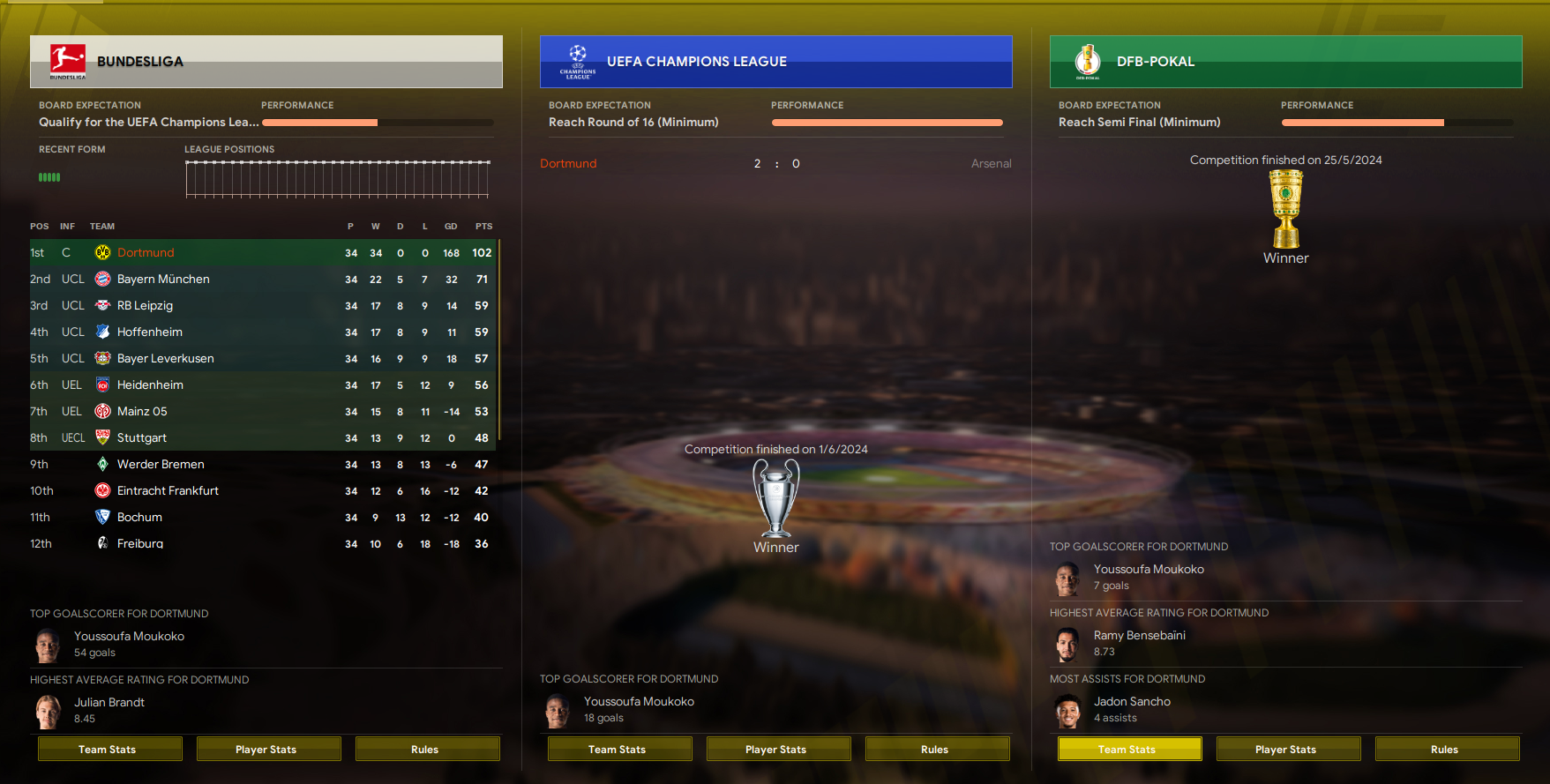Open the UEFA Champions League header
The image size is (1550, 784).
(x=696, y=62)
